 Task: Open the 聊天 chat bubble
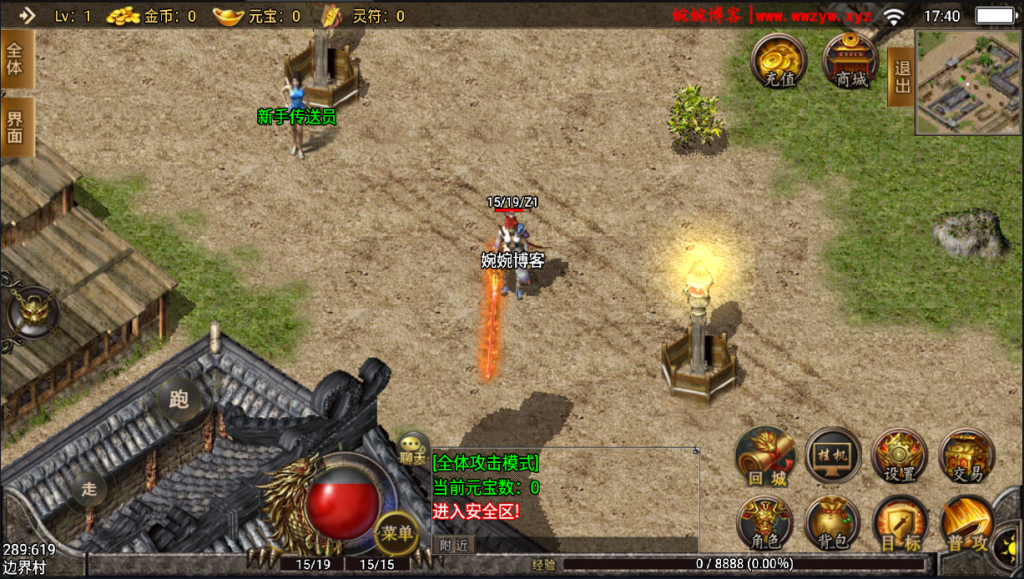click(x=412, y=448)
